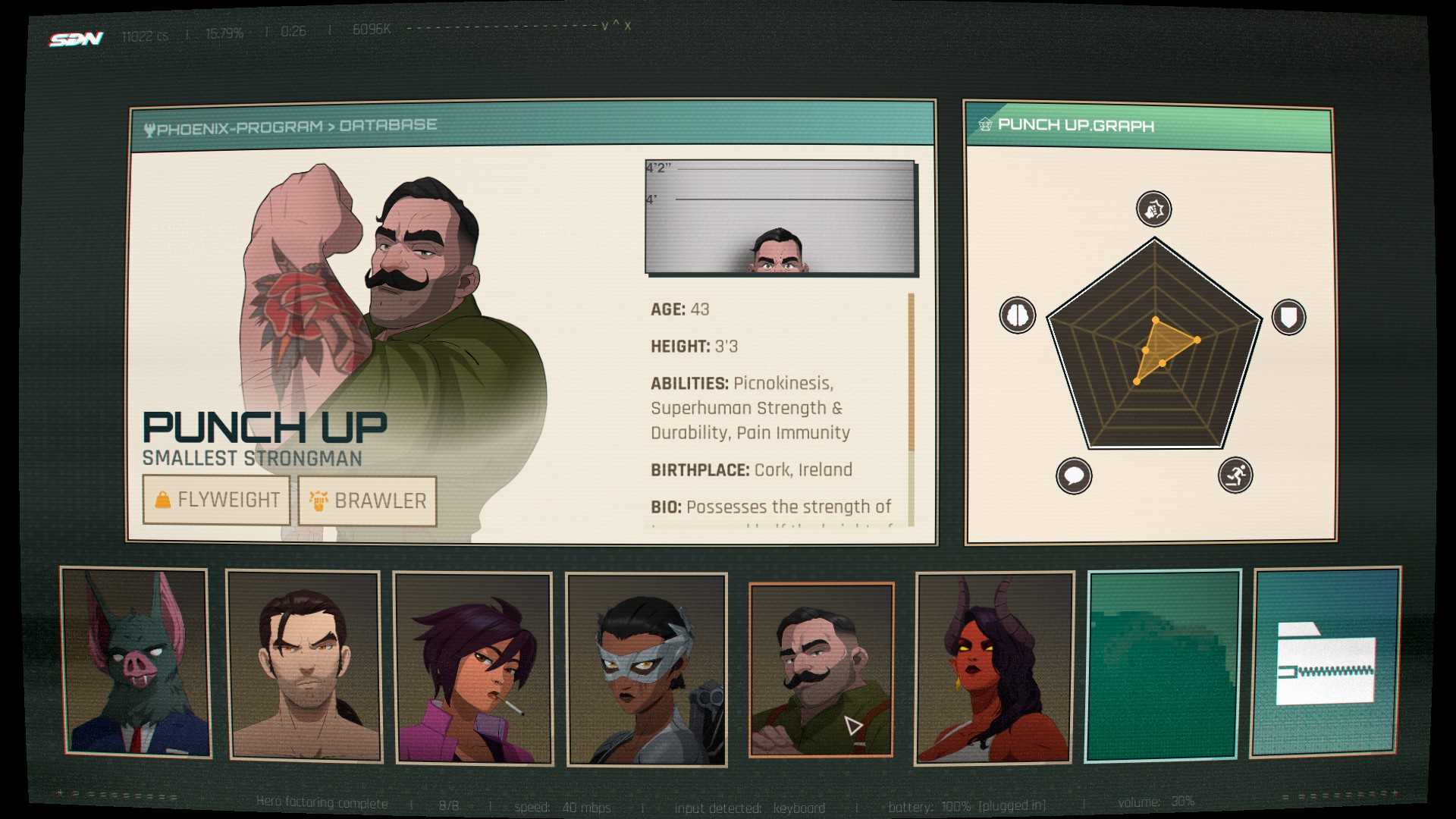This screenshot has width=1456, height=819.
Task: Click the bio text scrollbar
Action: (911, 409)
